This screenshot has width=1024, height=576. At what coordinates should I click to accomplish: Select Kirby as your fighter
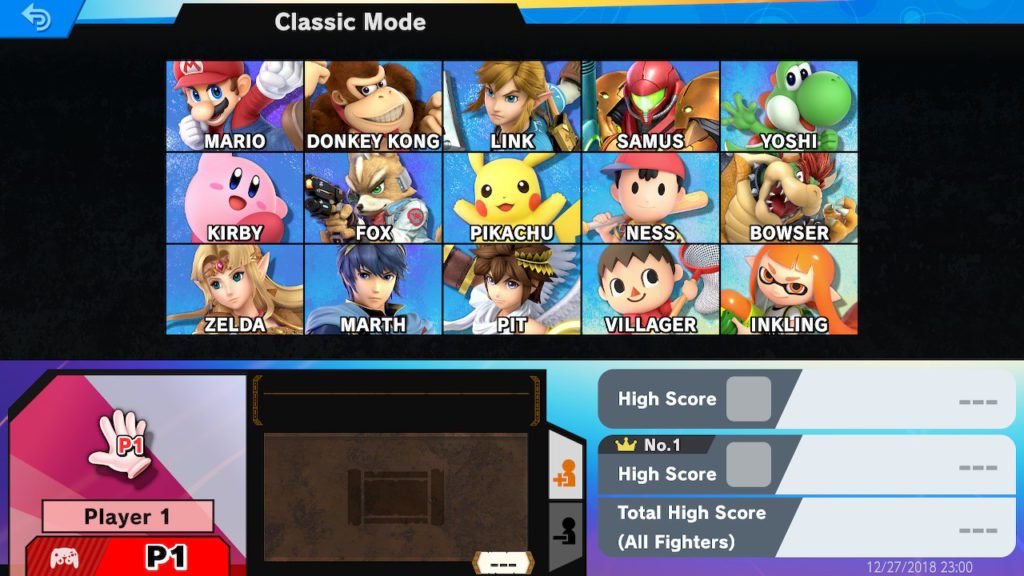[235, 198]
